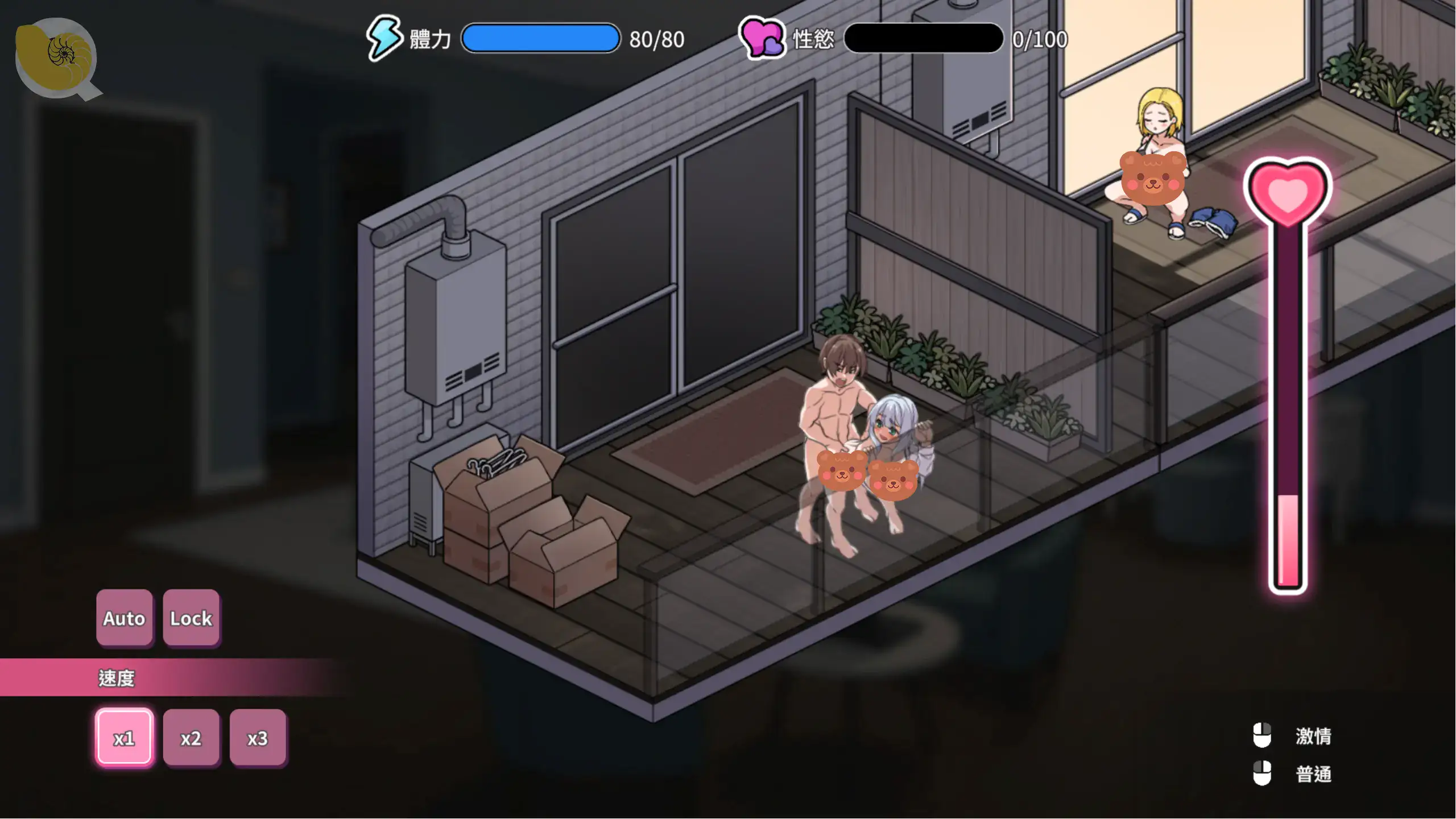
Task: Switch speed to x2
Action: 191,738
